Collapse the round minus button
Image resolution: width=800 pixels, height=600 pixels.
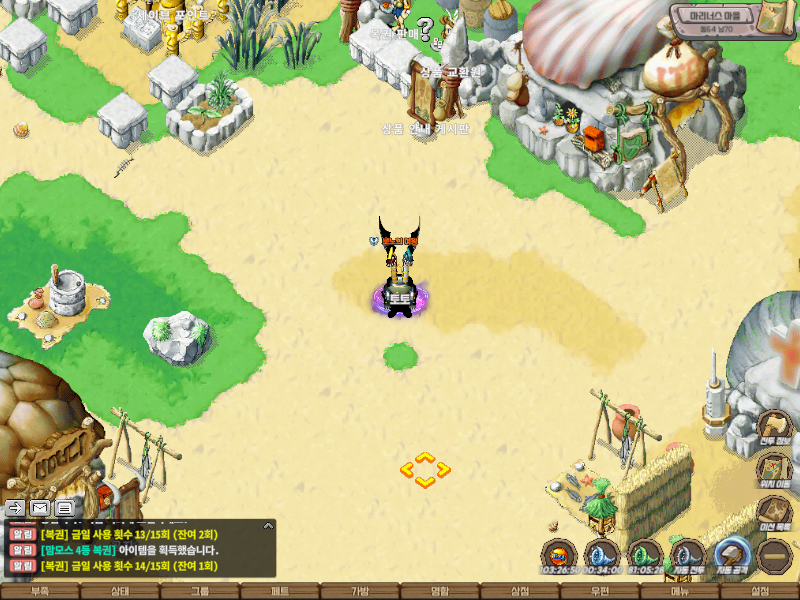[774, 555]
